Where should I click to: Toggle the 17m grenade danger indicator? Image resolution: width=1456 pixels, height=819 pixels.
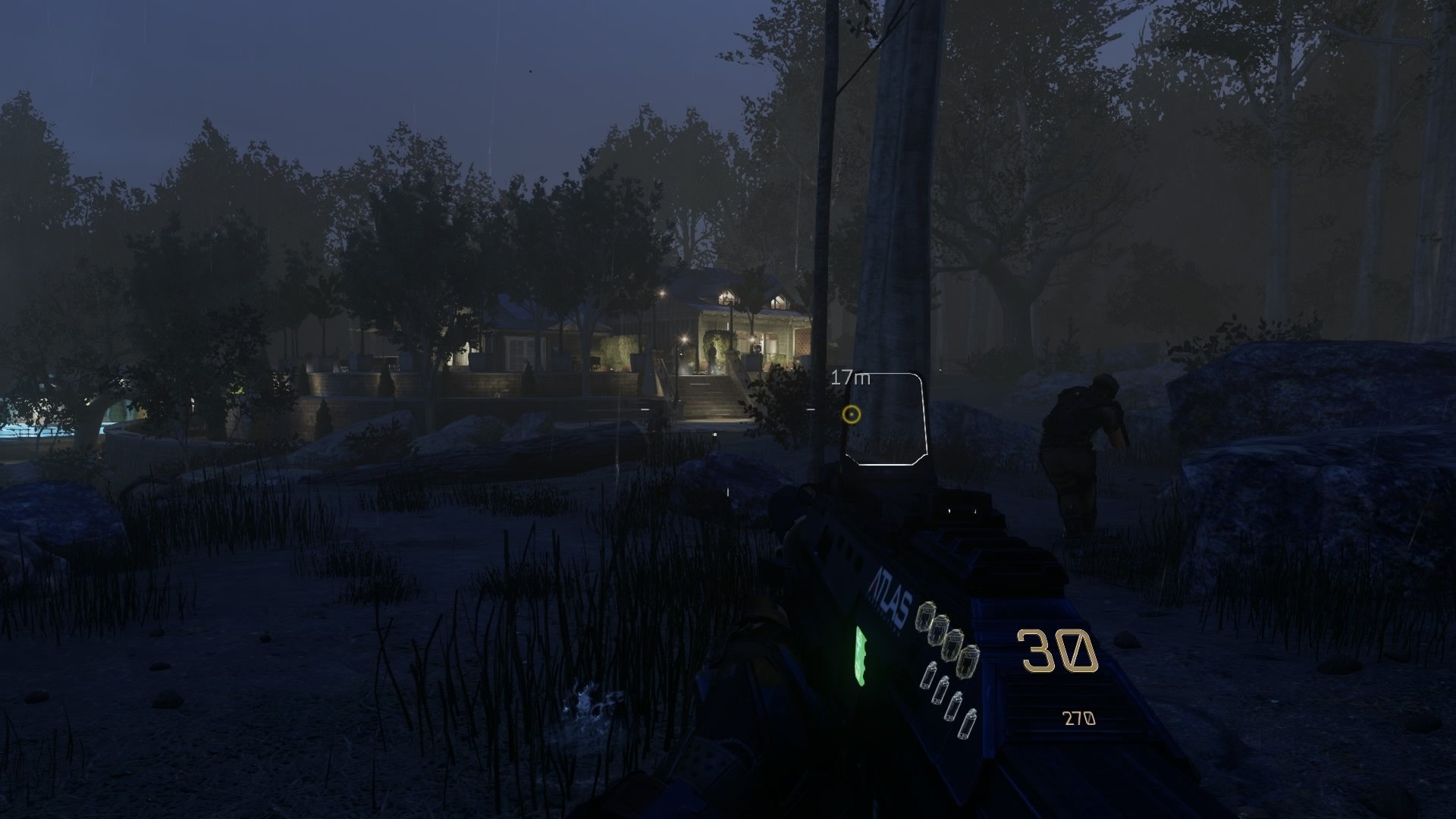click(849, 377)
